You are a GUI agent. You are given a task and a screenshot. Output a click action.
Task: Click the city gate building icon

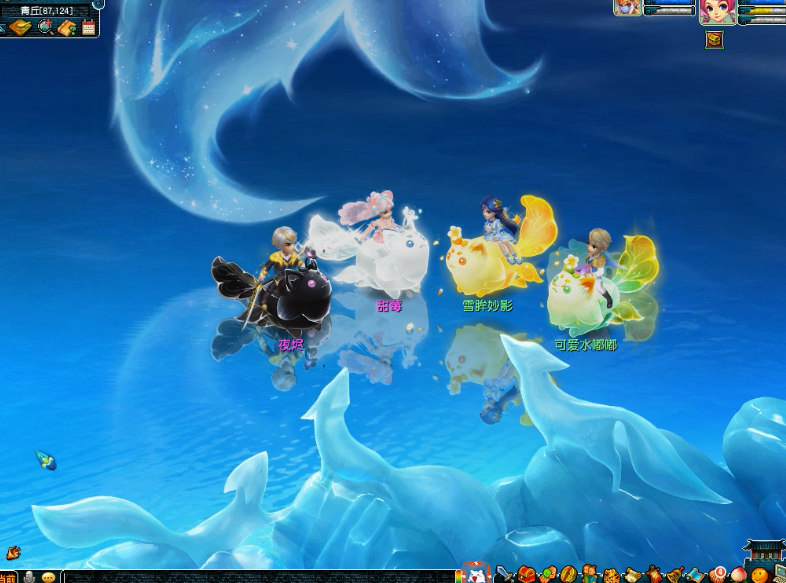[765, 551]
